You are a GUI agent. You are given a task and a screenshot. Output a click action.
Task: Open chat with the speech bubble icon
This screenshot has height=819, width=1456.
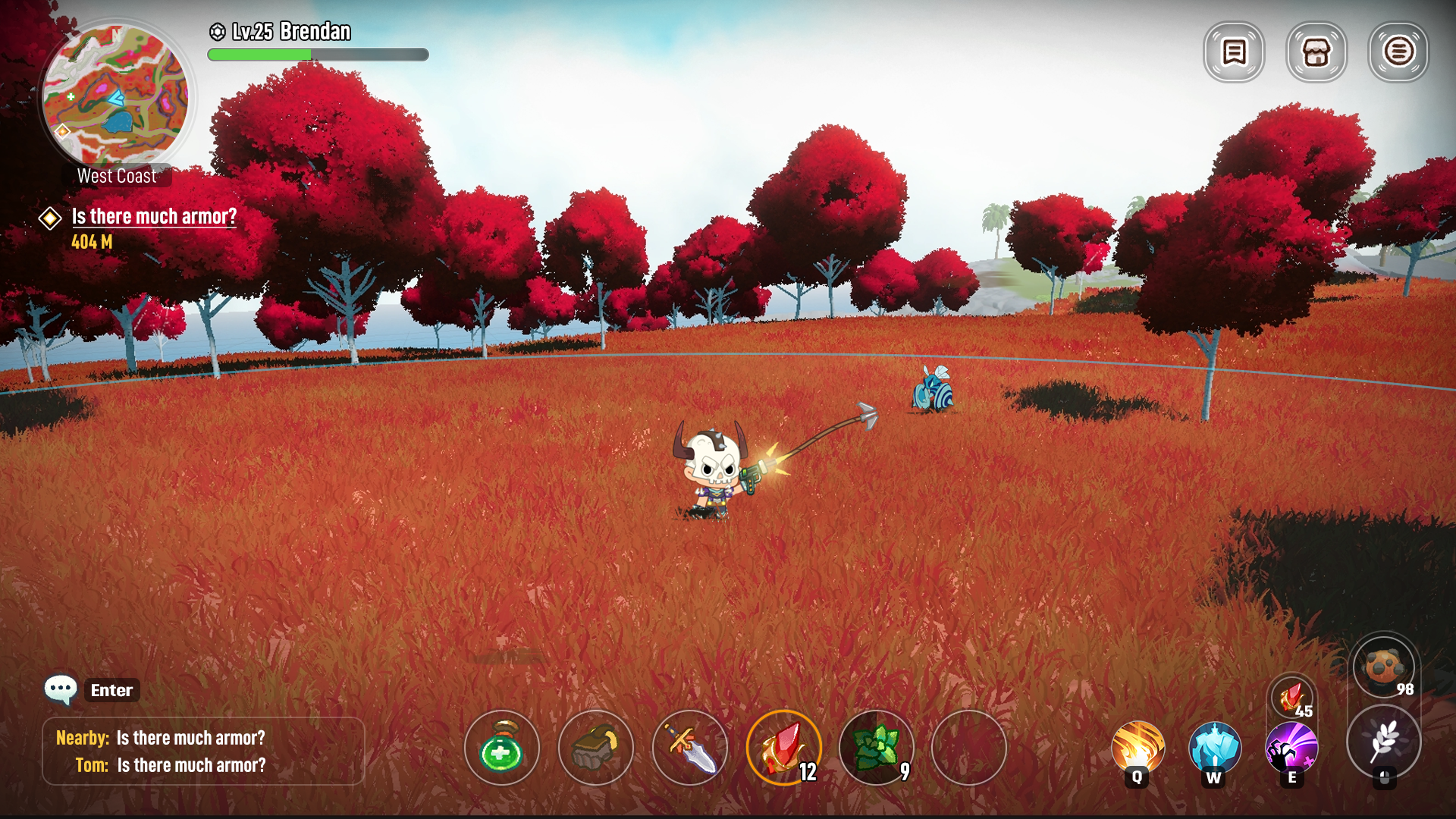(61, 689)
